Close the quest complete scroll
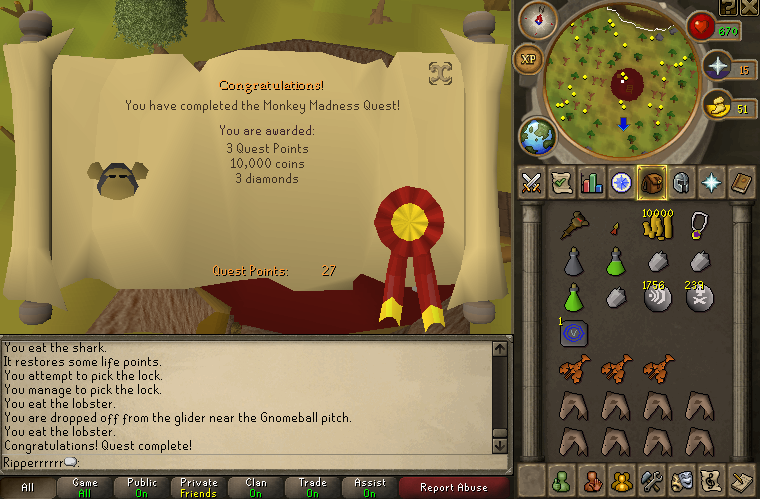760x499 pixels. 437,72
